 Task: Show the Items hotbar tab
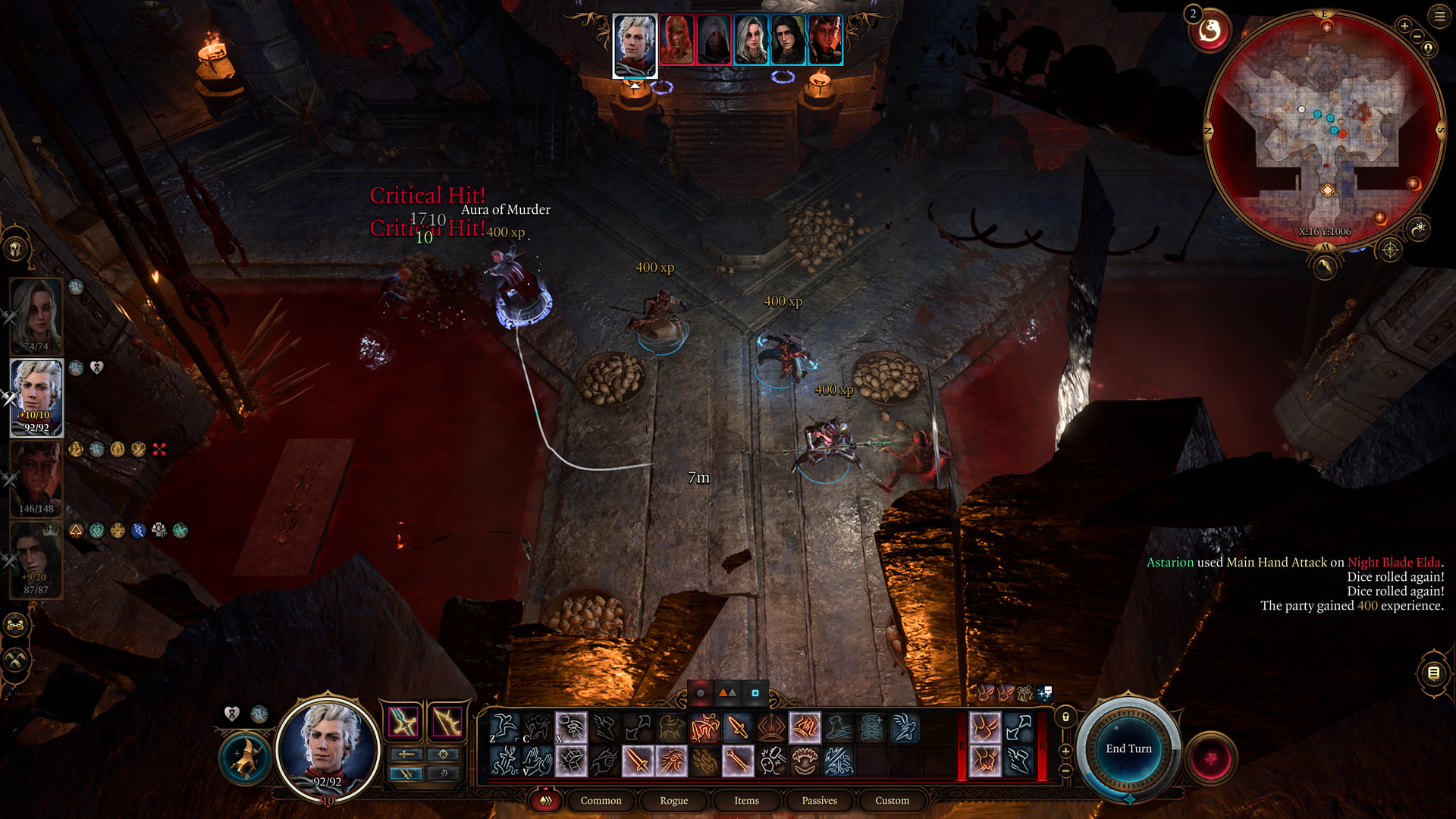pos(746,801)
